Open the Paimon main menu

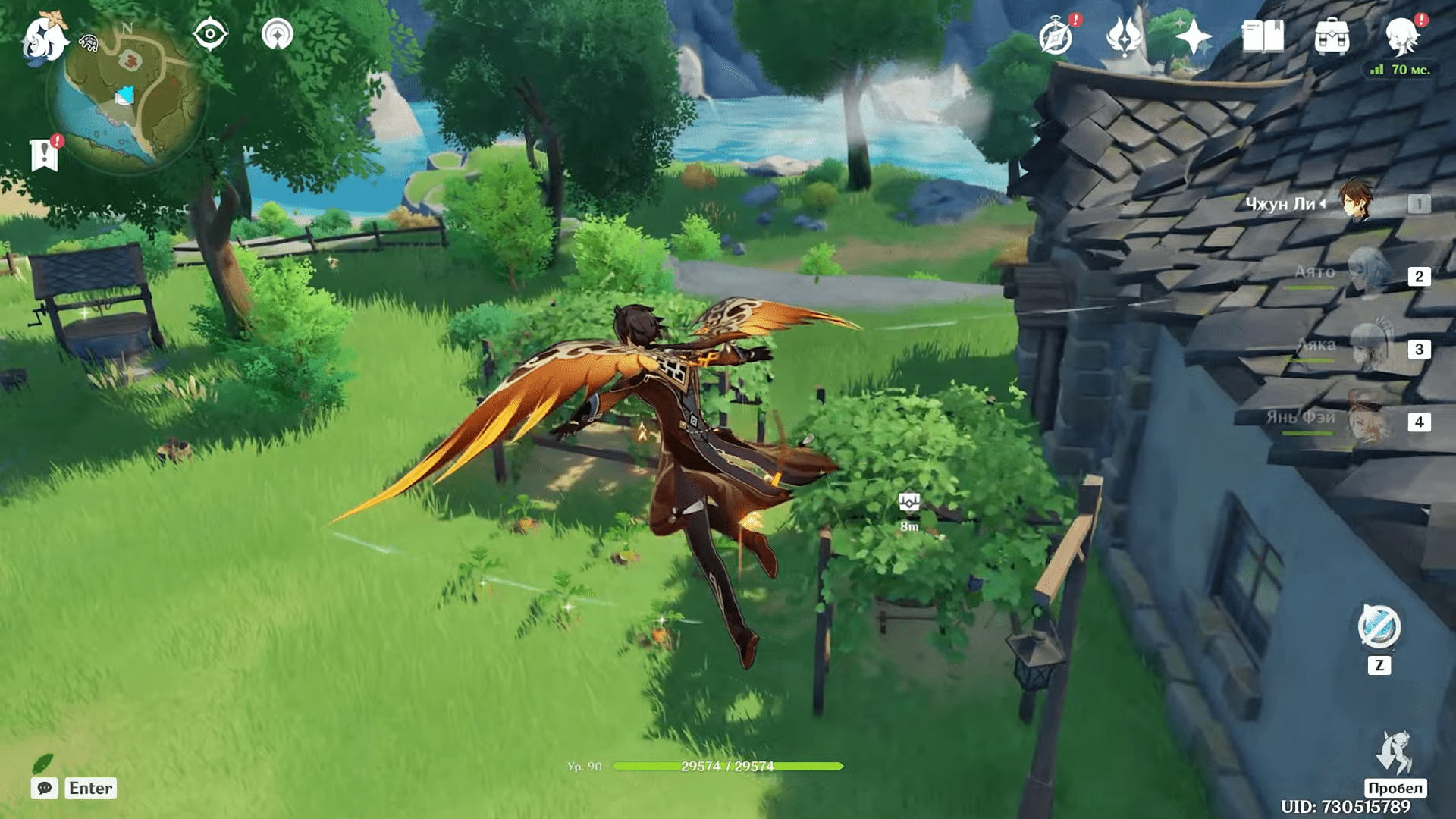point(44,38)
